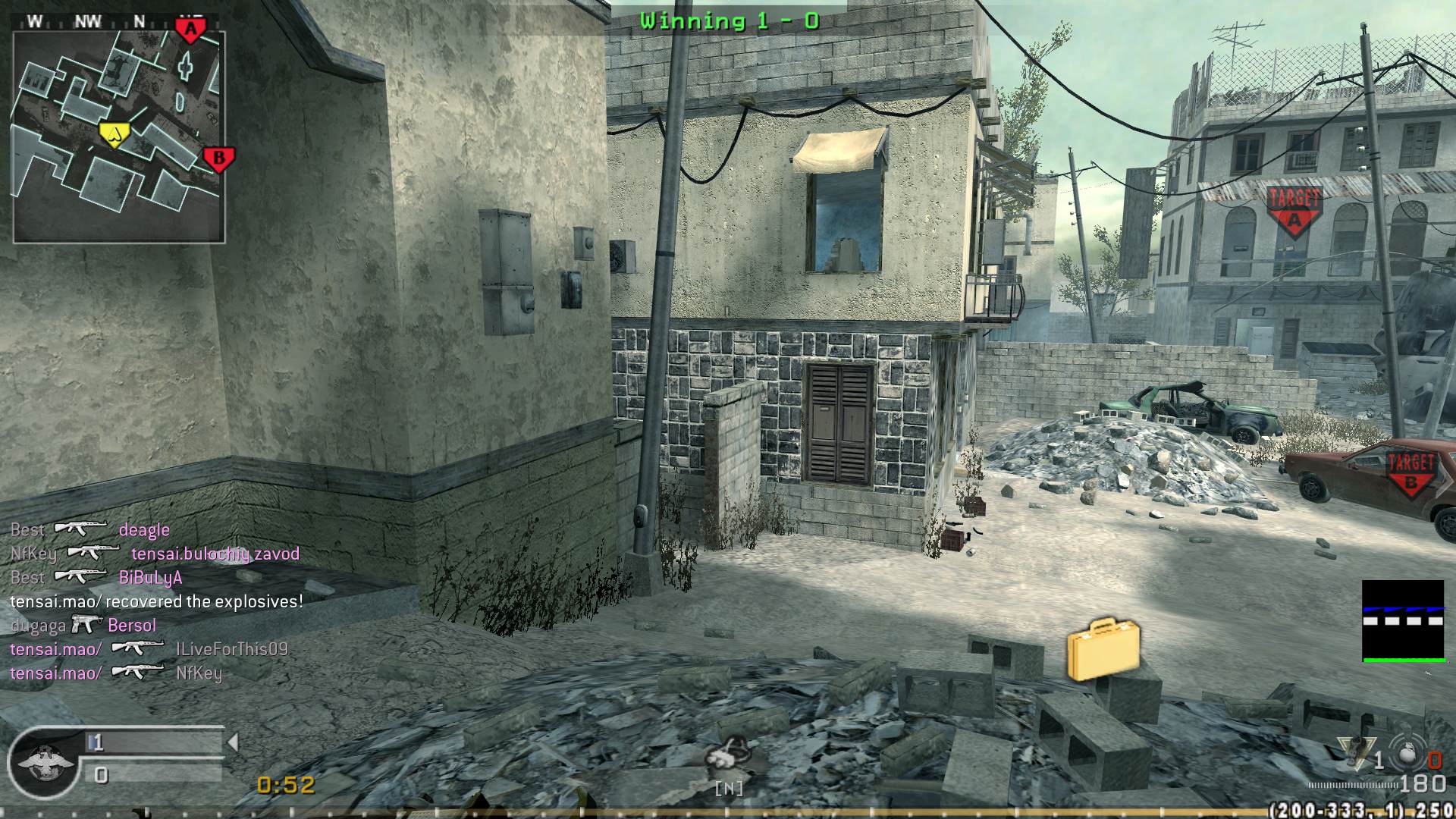Click the bomb carrier icon above [N]
Screen dimensions: 1456x819
[726, 756]
